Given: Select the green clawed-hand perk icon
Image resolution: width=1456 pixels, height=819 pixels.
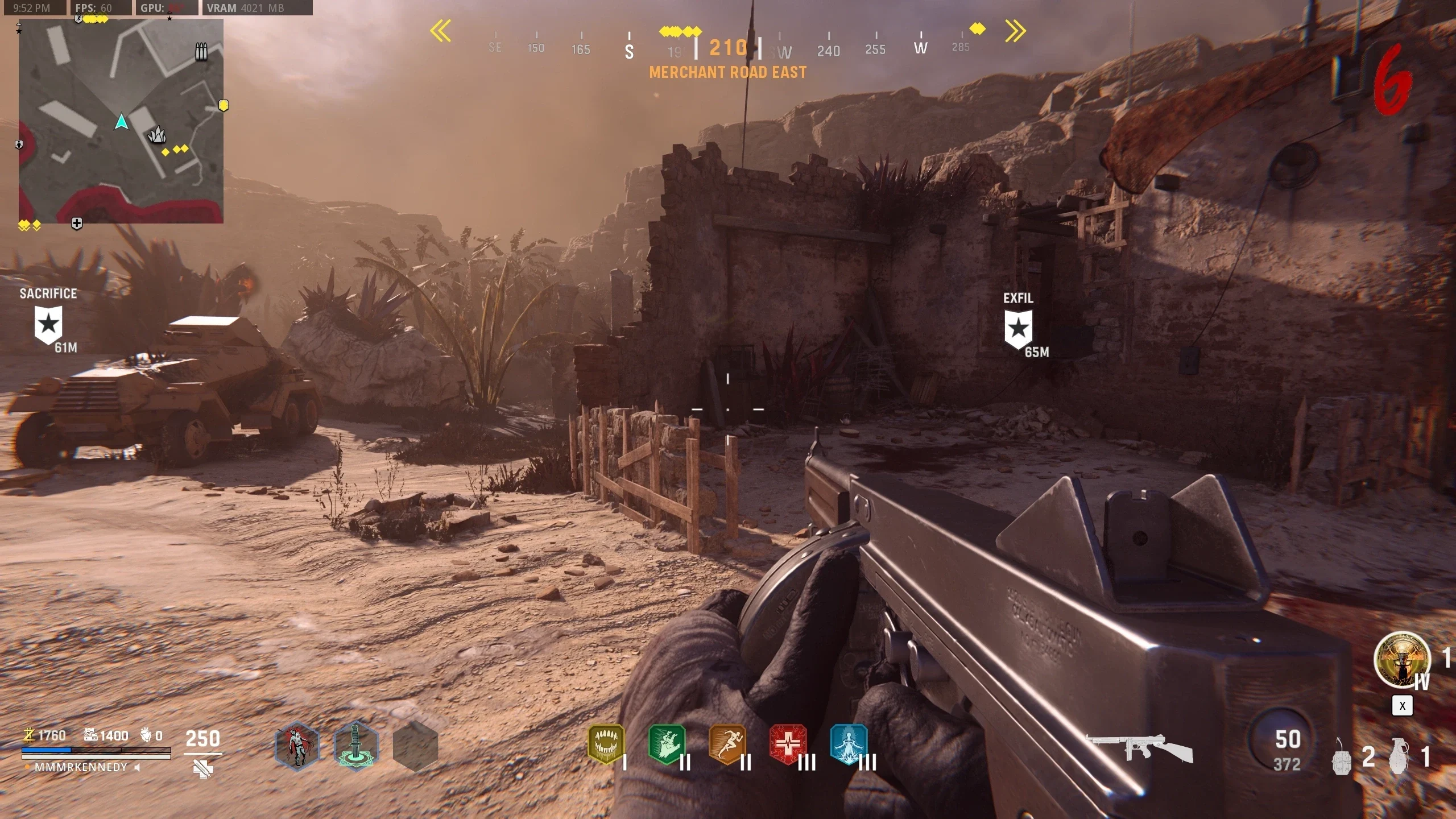Looking at the screenshot, I should [x=667, y=743].
